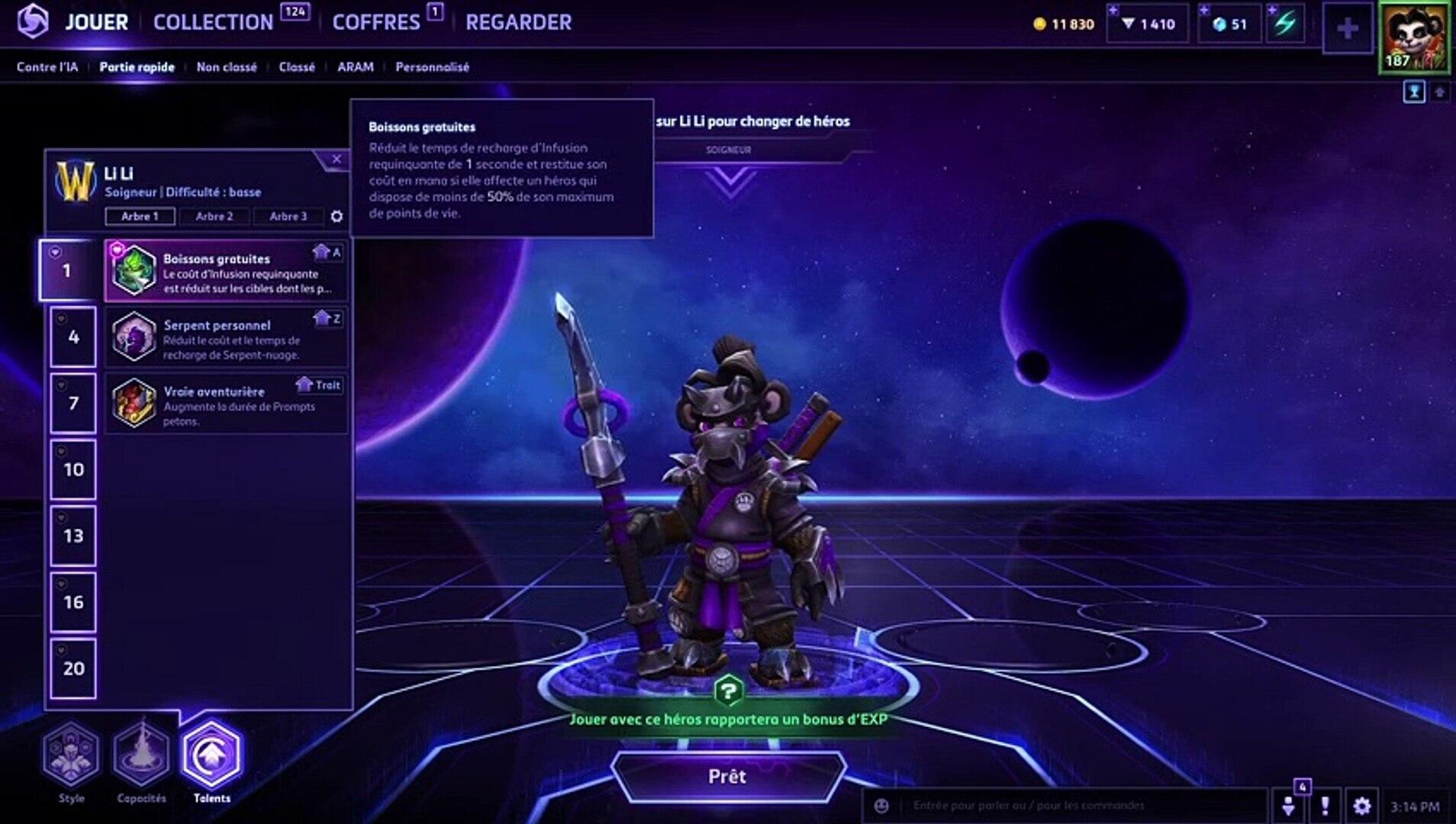Switch to Arbre 3 talent build
The image size is (1456, 824).
point(288,217)
